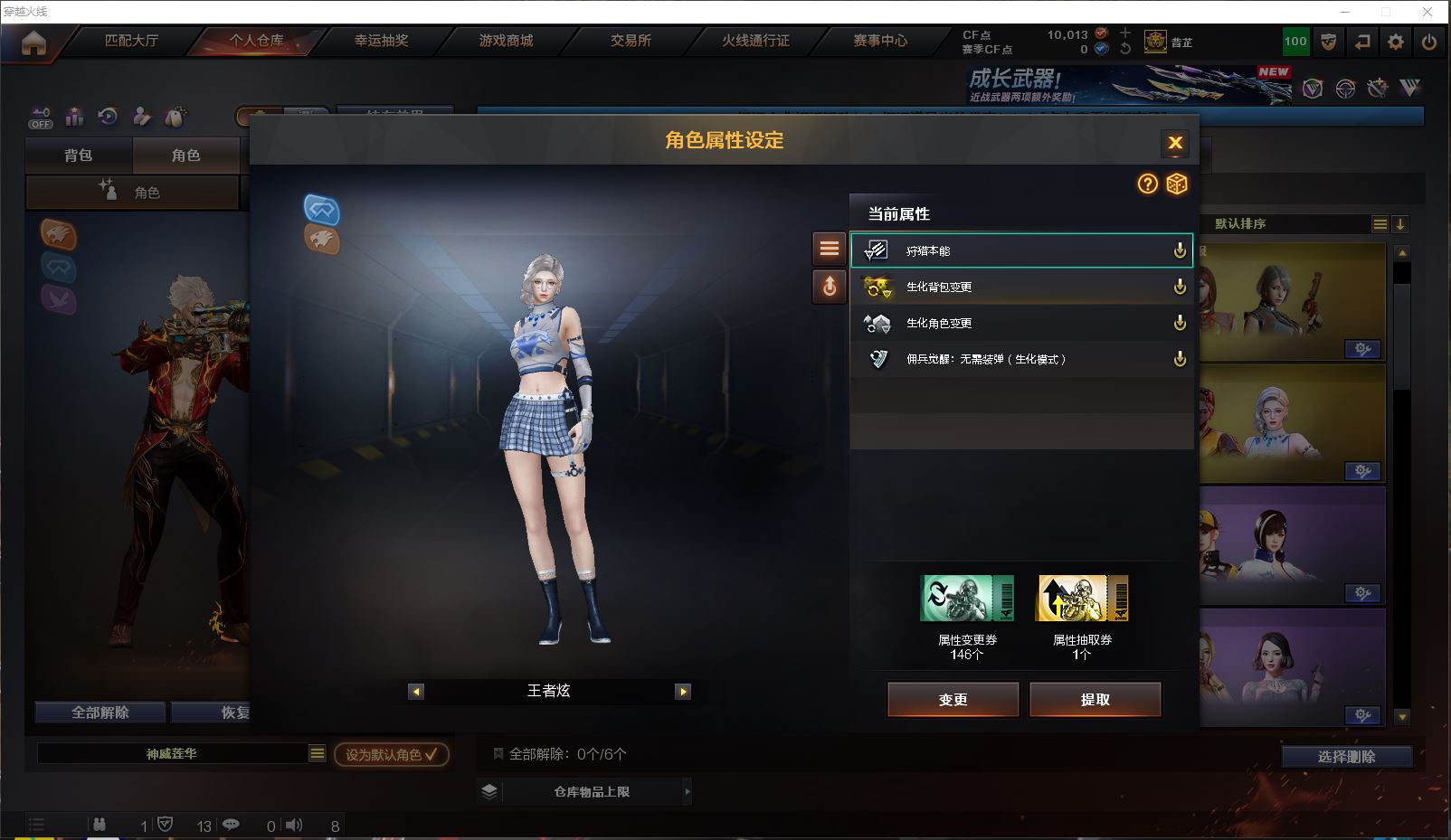This screenshot has width=1451, height=840.
Task: Click the orange list icon button
Action: click(x=829, y=249)
